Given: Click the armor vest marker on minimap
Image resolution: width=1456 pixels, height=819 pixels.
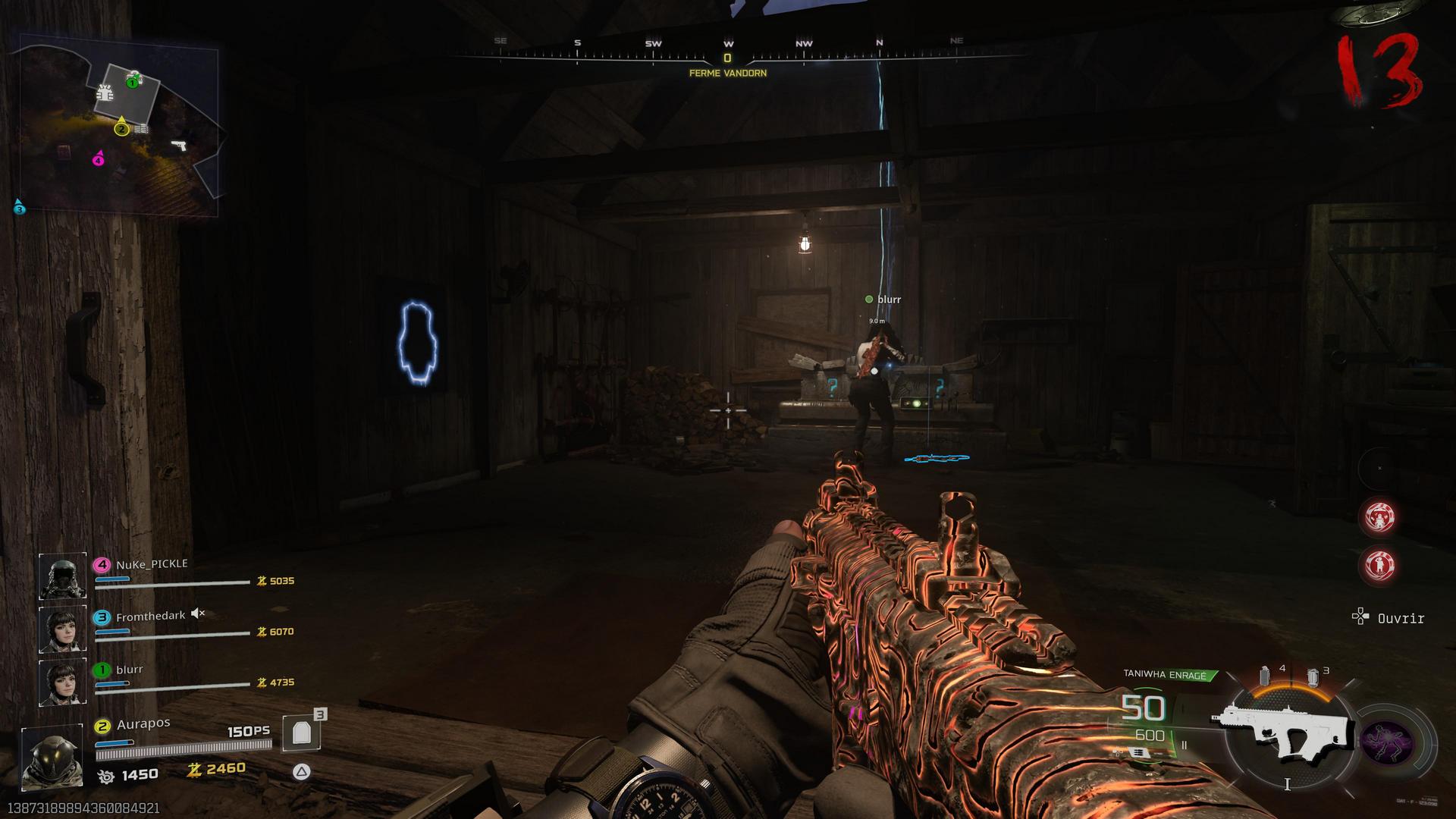Looking at the screenshot, I should pyautogui.click(x=105, y=93).
